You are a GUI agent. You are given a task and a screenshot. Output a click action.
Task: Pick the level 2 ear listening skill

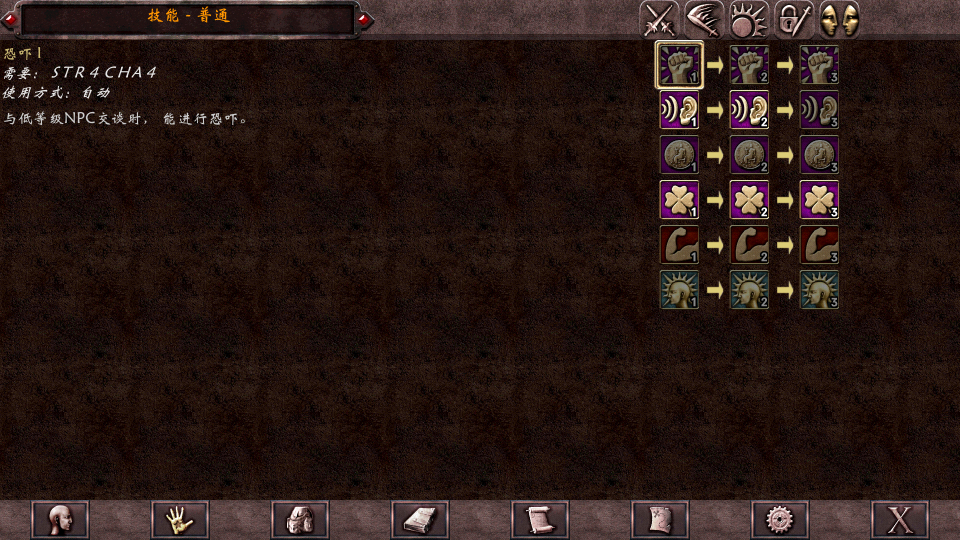(x=749, y=110)
